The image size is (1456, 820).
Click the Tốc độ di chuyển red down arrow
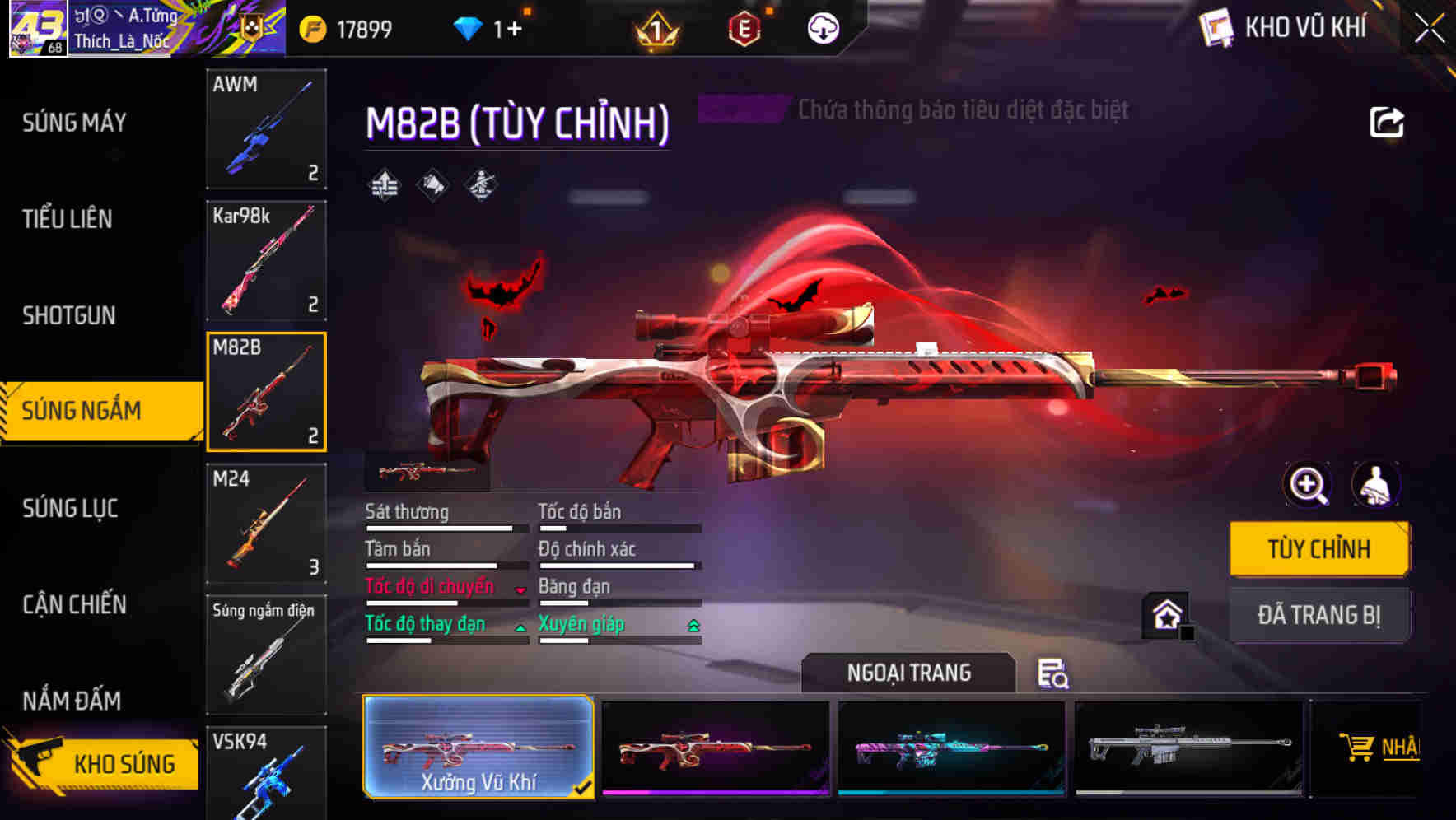coord(519,589)
